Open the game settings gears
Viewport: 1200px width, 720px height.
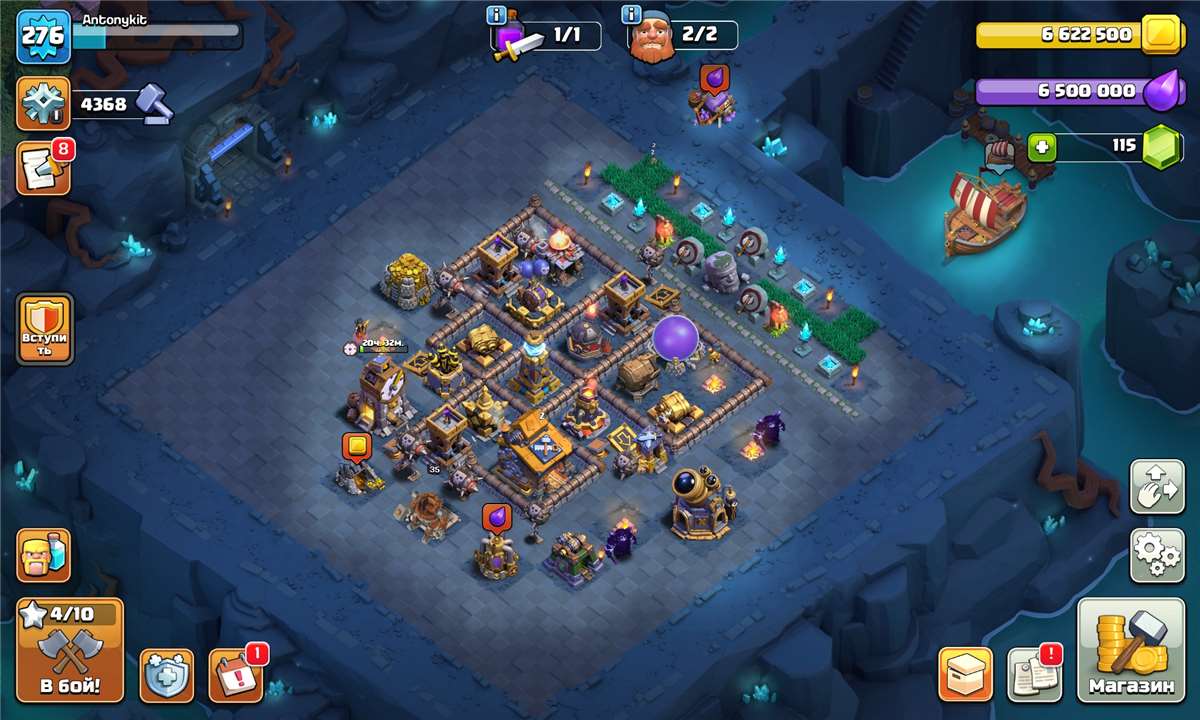pos(1157,555)
